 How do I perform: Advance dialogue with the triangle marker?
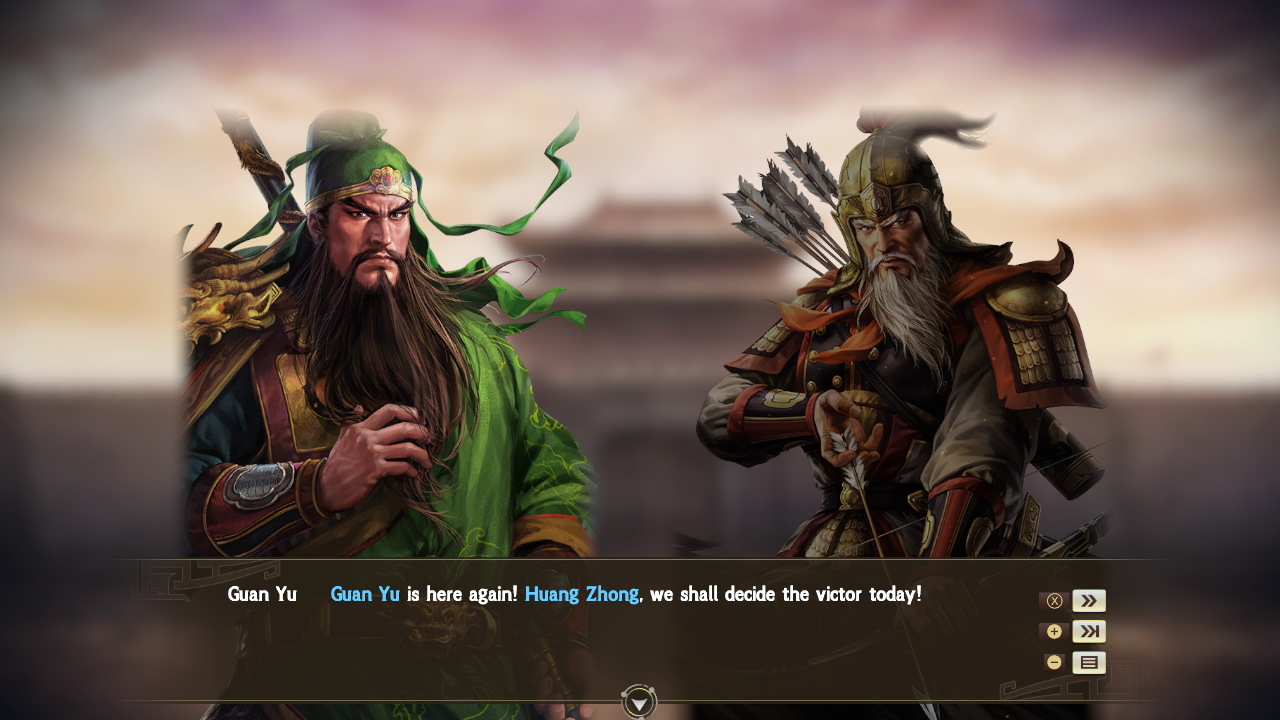[x=637, y=703]
